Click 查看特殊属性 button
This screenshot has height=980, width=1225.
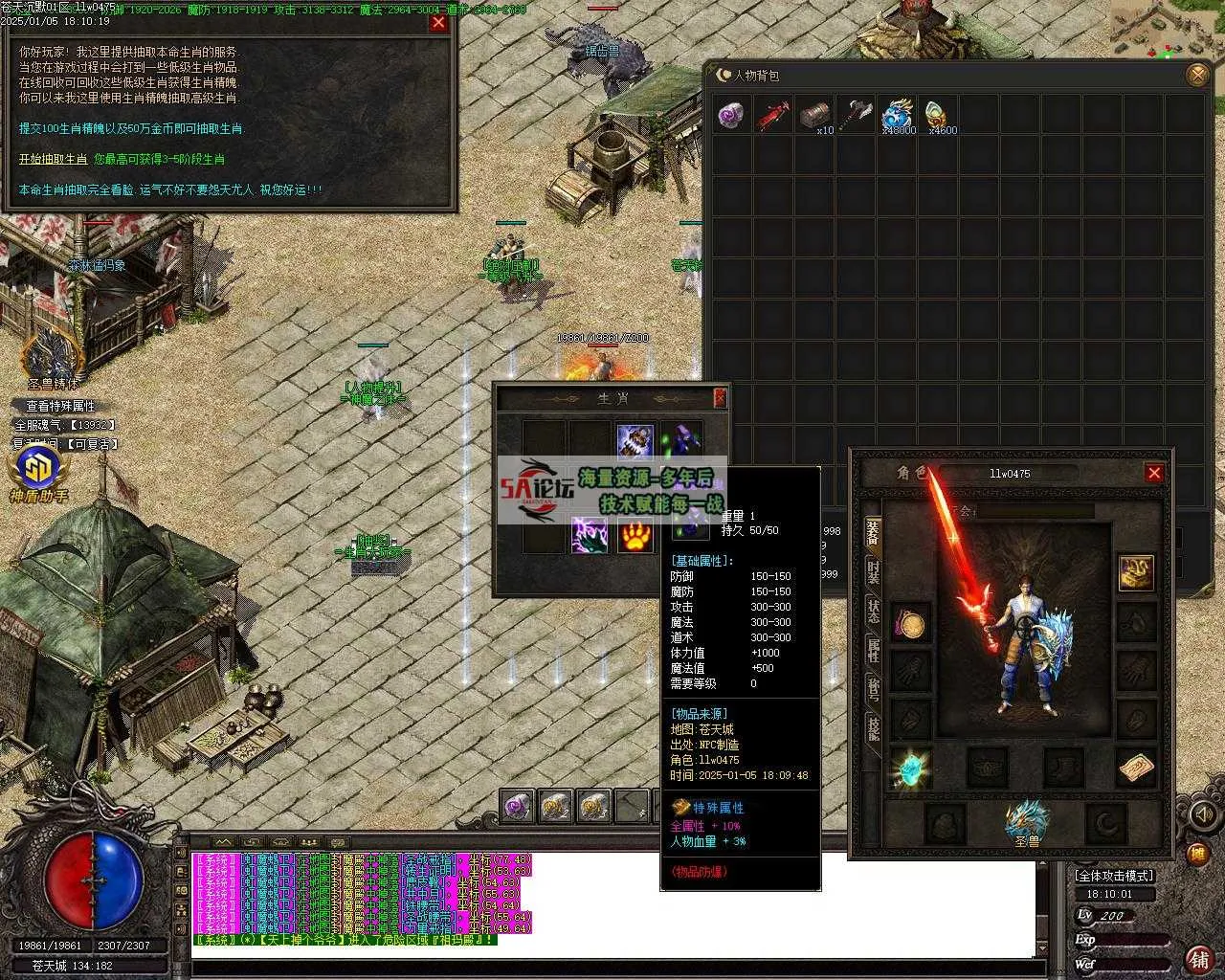60,406
